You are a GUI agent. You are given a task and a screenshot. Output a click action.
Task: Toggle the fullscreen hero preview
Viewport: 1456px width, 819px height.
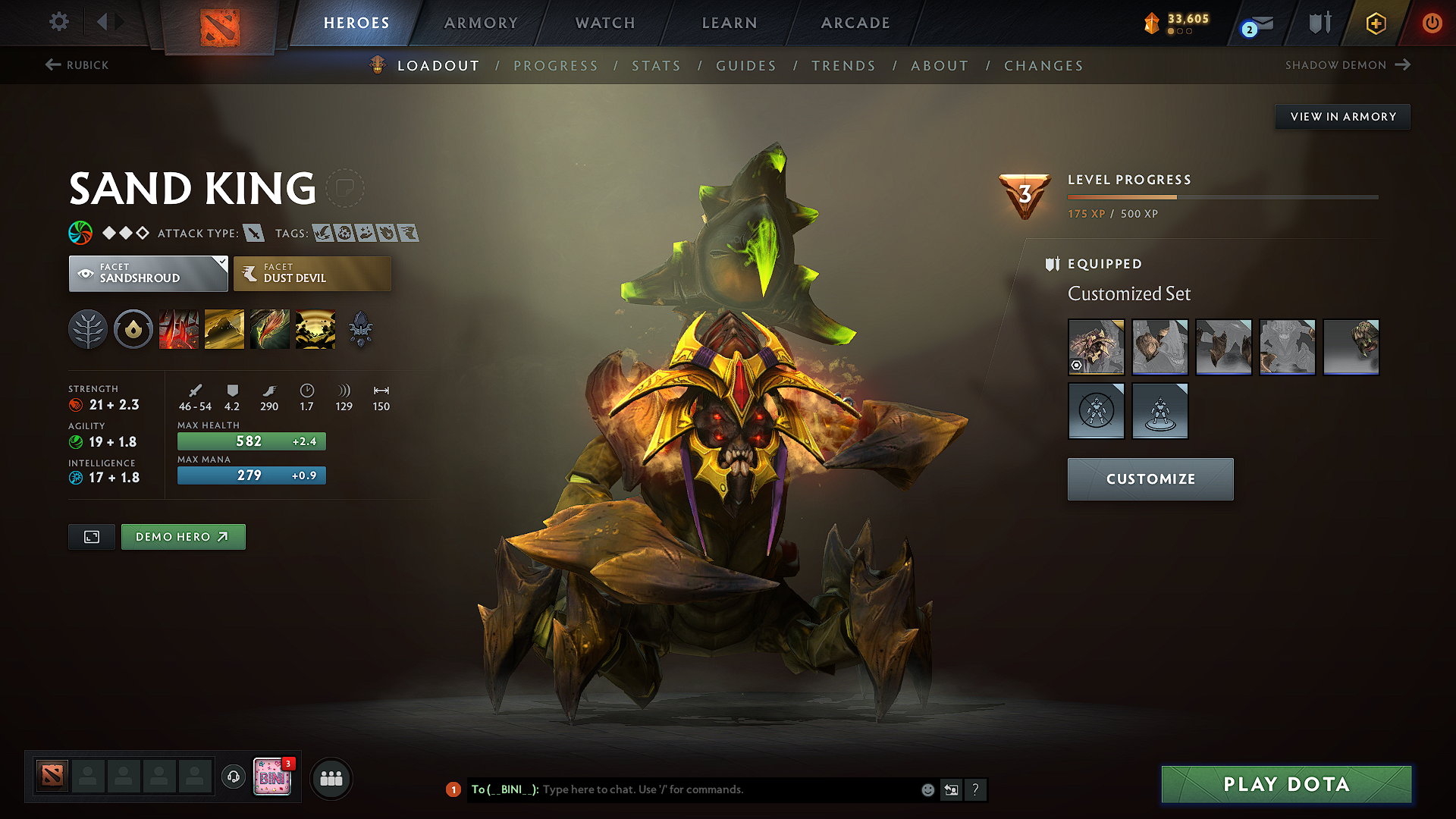91,537
